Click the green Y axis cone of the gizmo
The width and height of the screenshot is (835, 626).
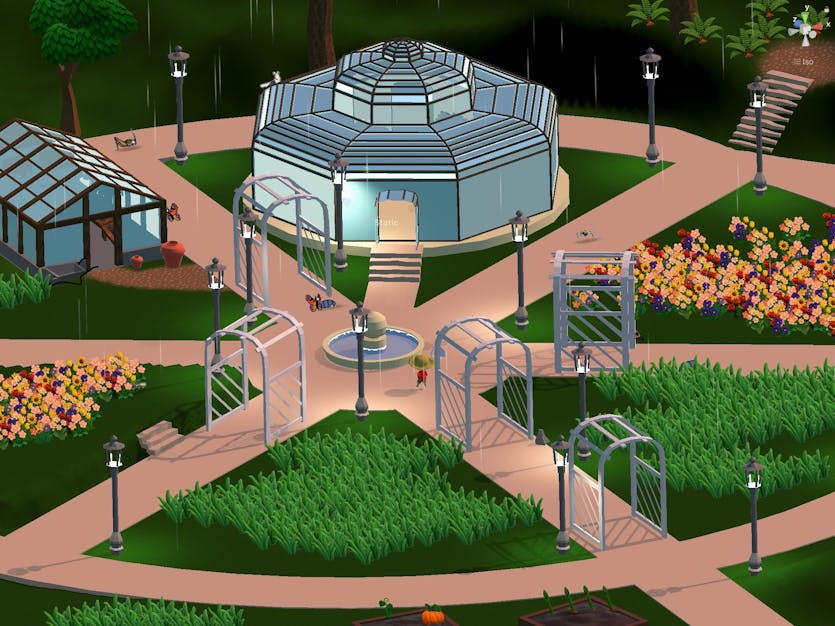(805, 17)
